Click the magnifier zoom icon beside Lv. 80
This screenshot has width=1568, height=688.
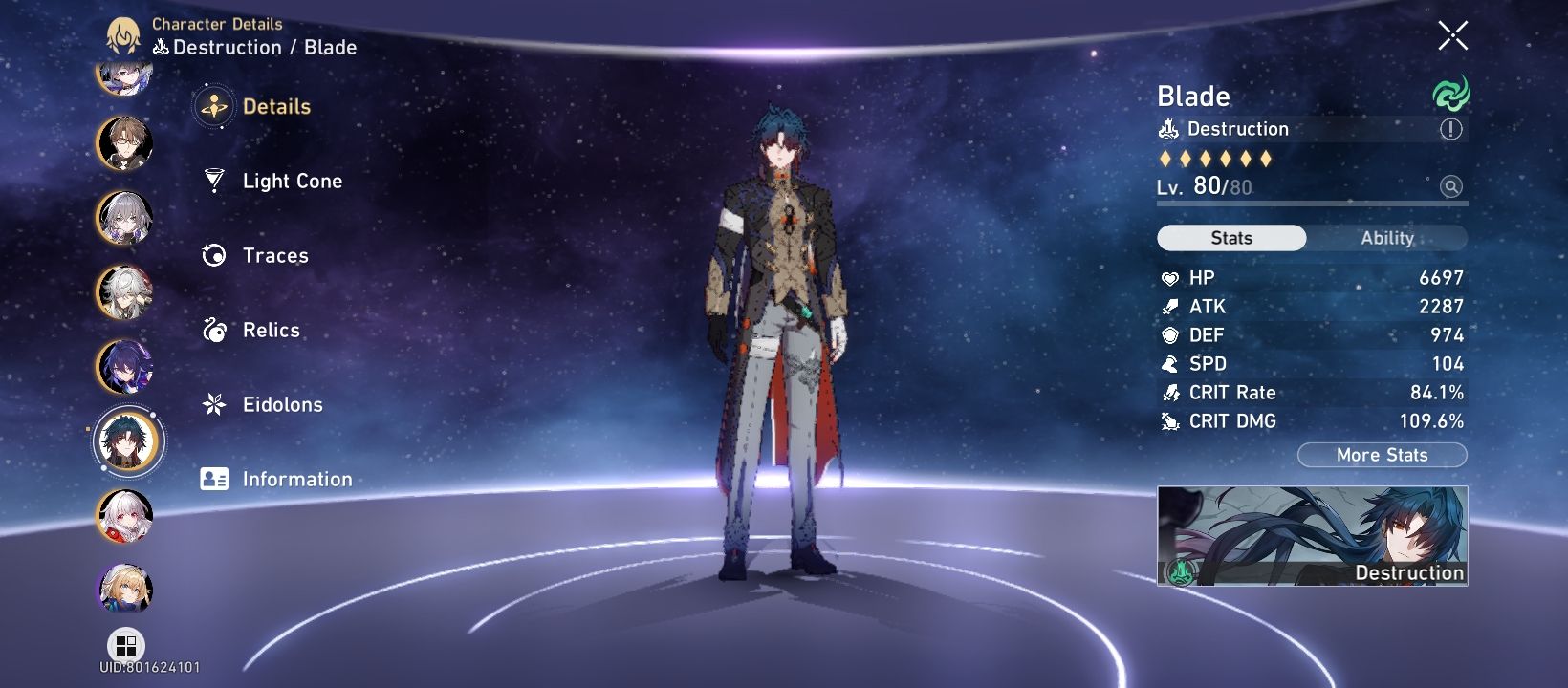coord(1452,186)
